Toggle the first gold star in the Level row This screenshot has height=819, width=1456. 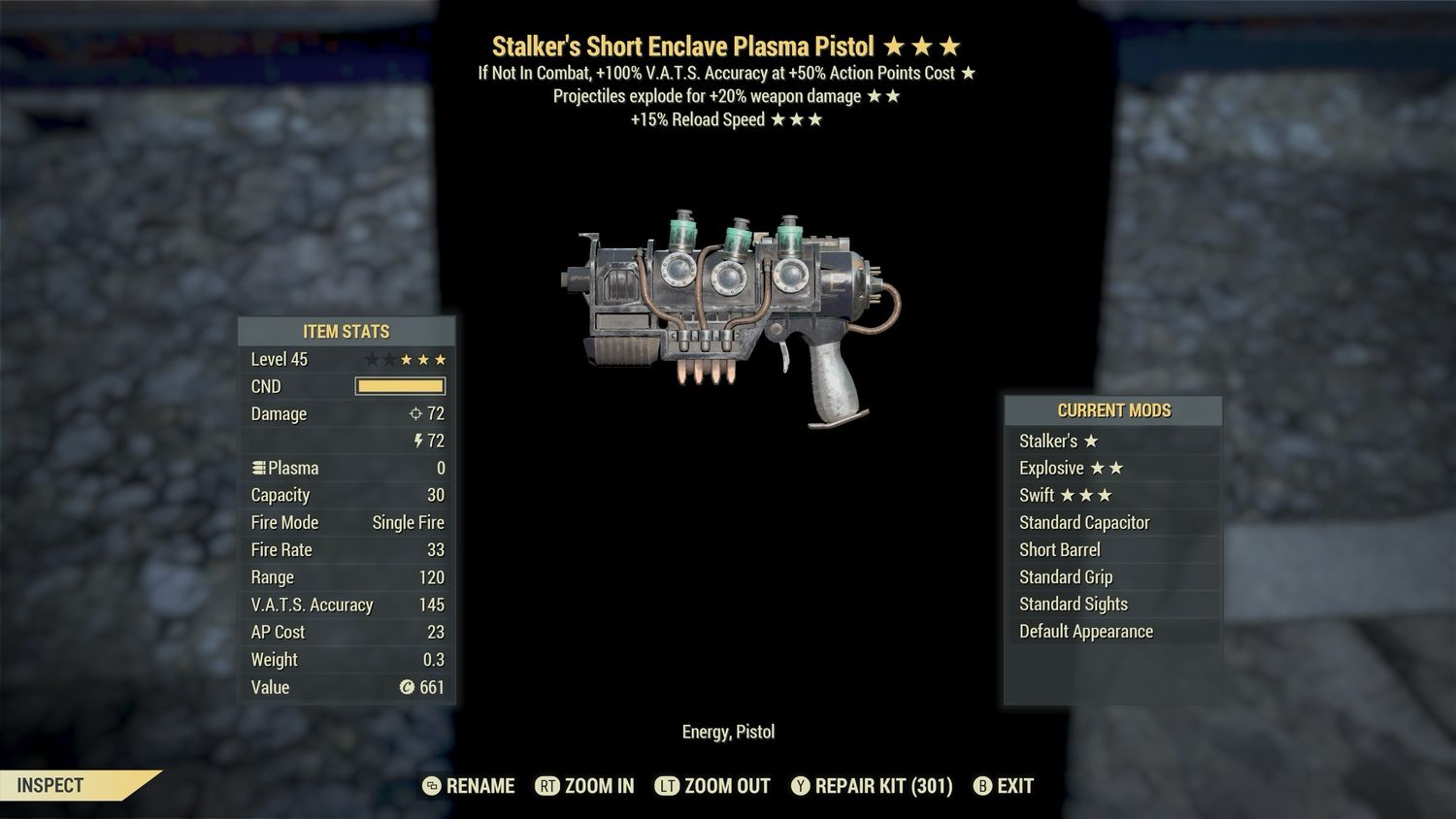point(406,359)
